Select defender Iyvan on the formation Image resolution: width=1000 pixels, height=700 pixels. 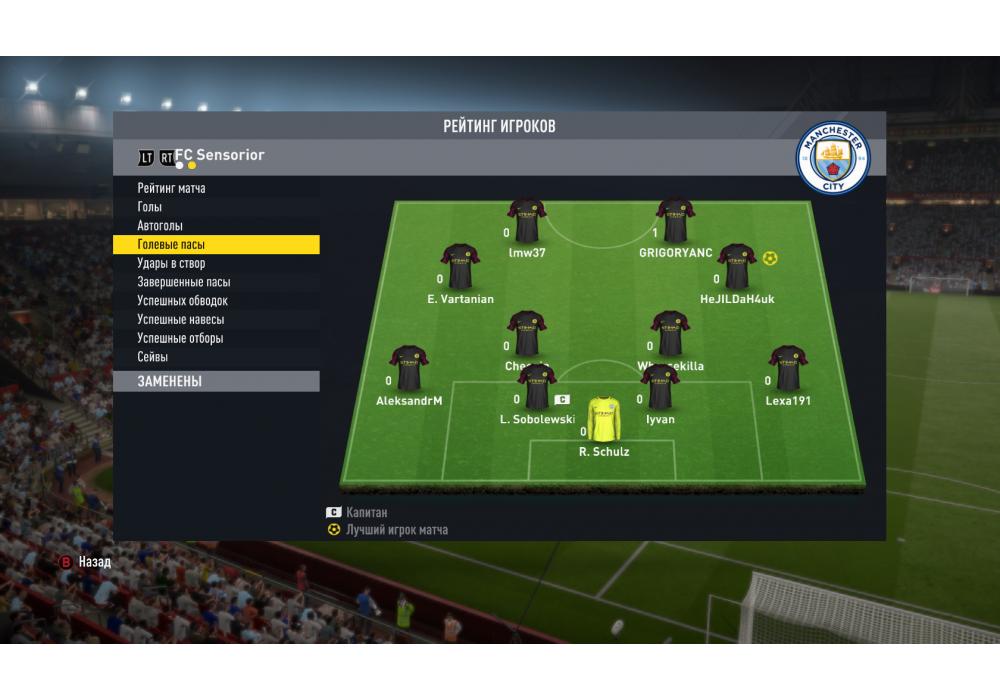(660, 388)
